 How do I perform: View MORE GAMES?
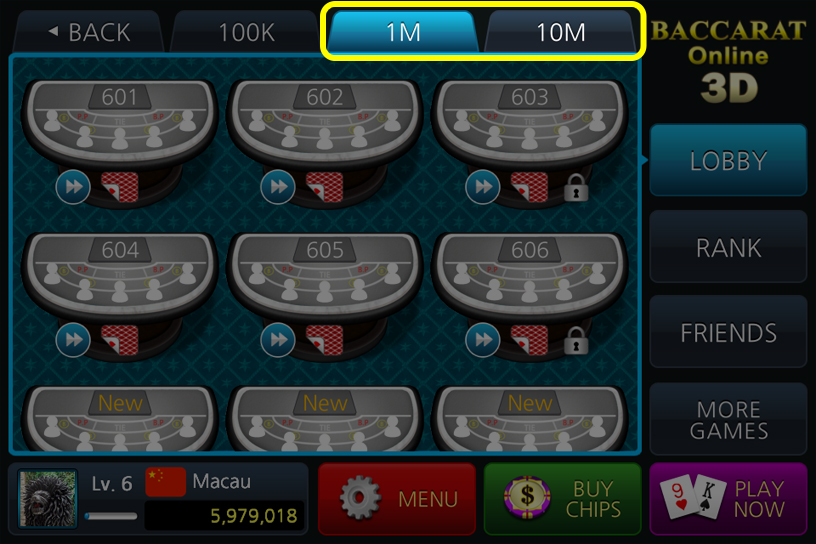[x=728, y=420]
